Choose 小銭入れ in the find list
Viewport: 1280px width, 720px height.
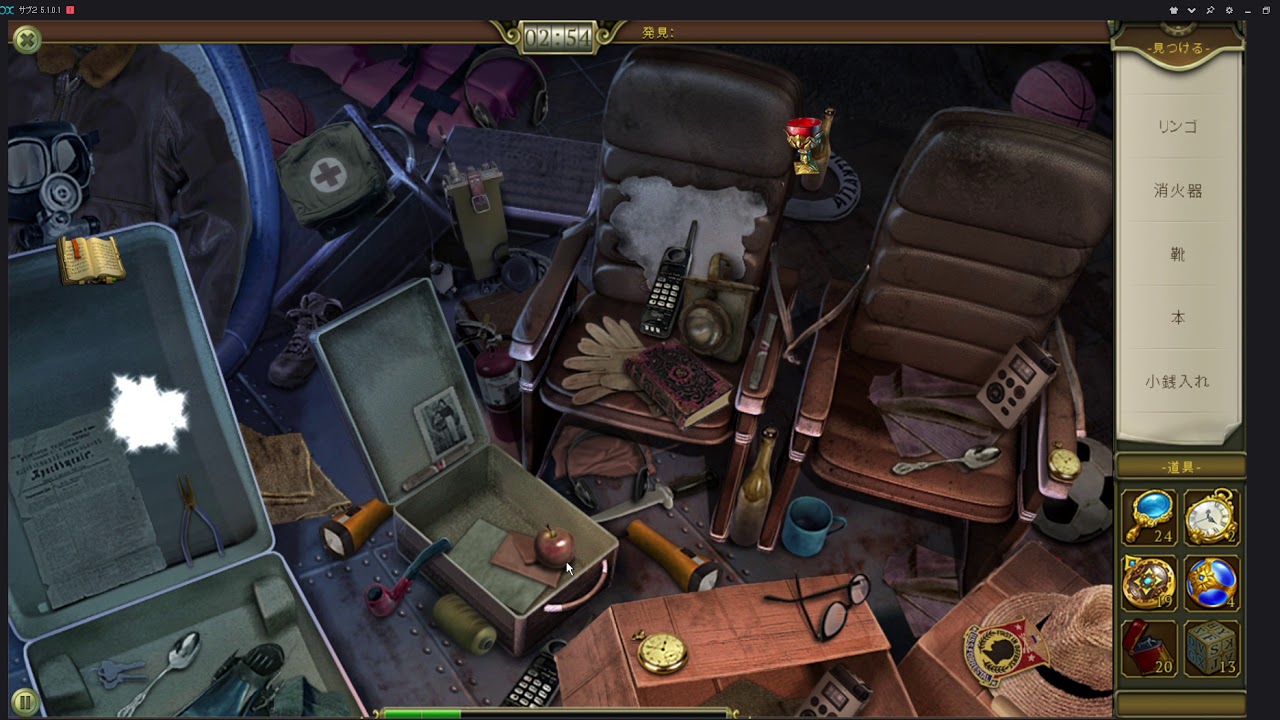pyautogui.click(x=1178, y=381)
